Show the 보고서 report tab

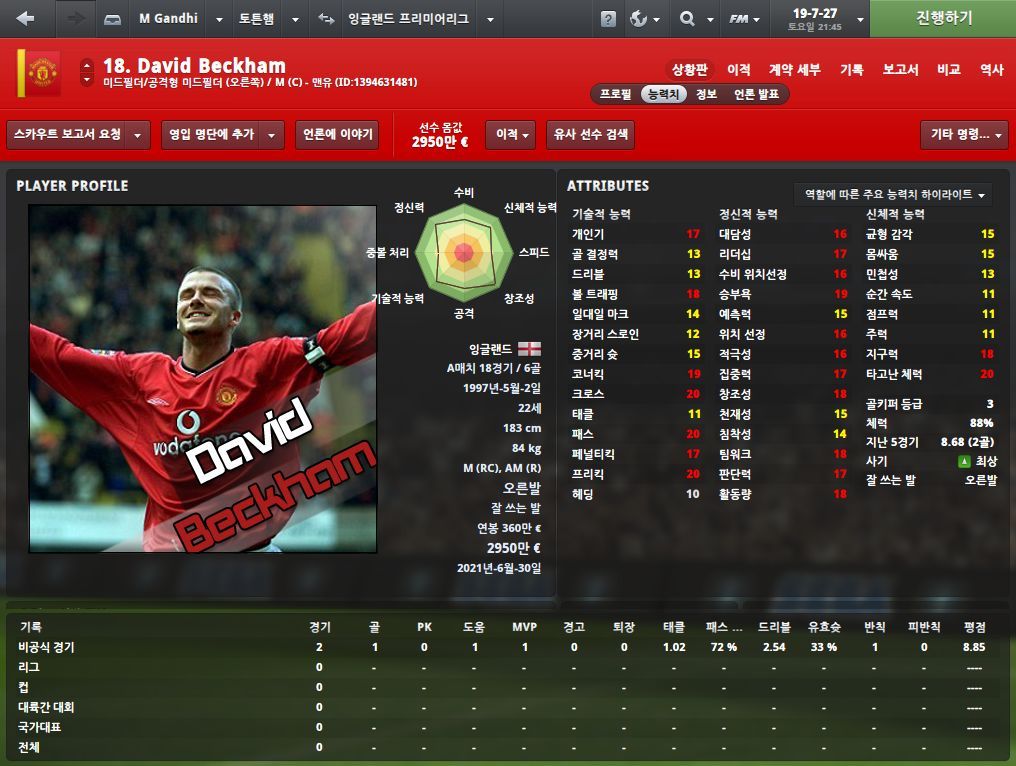(x=900, y=69)
